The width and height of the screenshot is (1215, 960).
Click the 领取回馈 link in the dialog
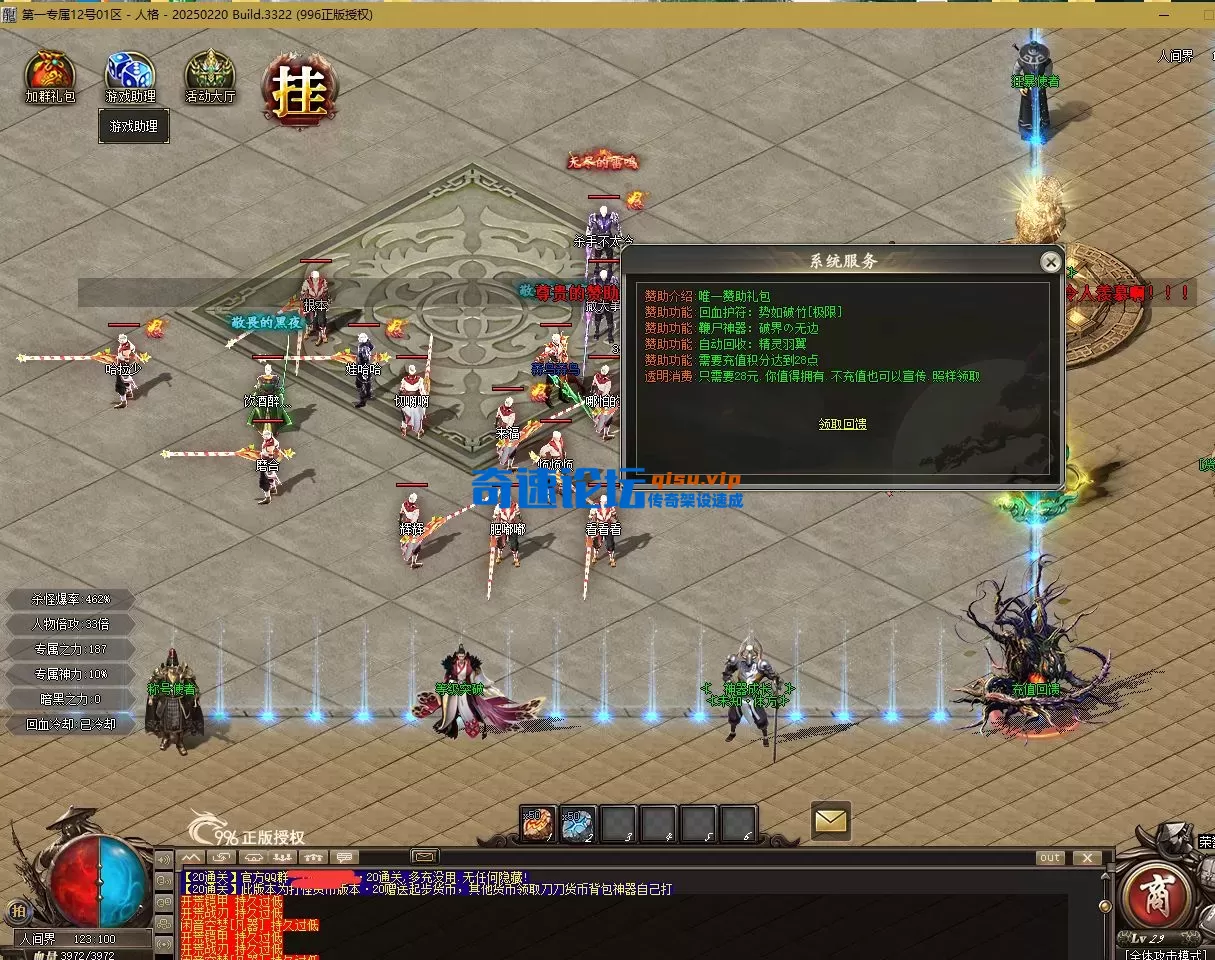842,424
